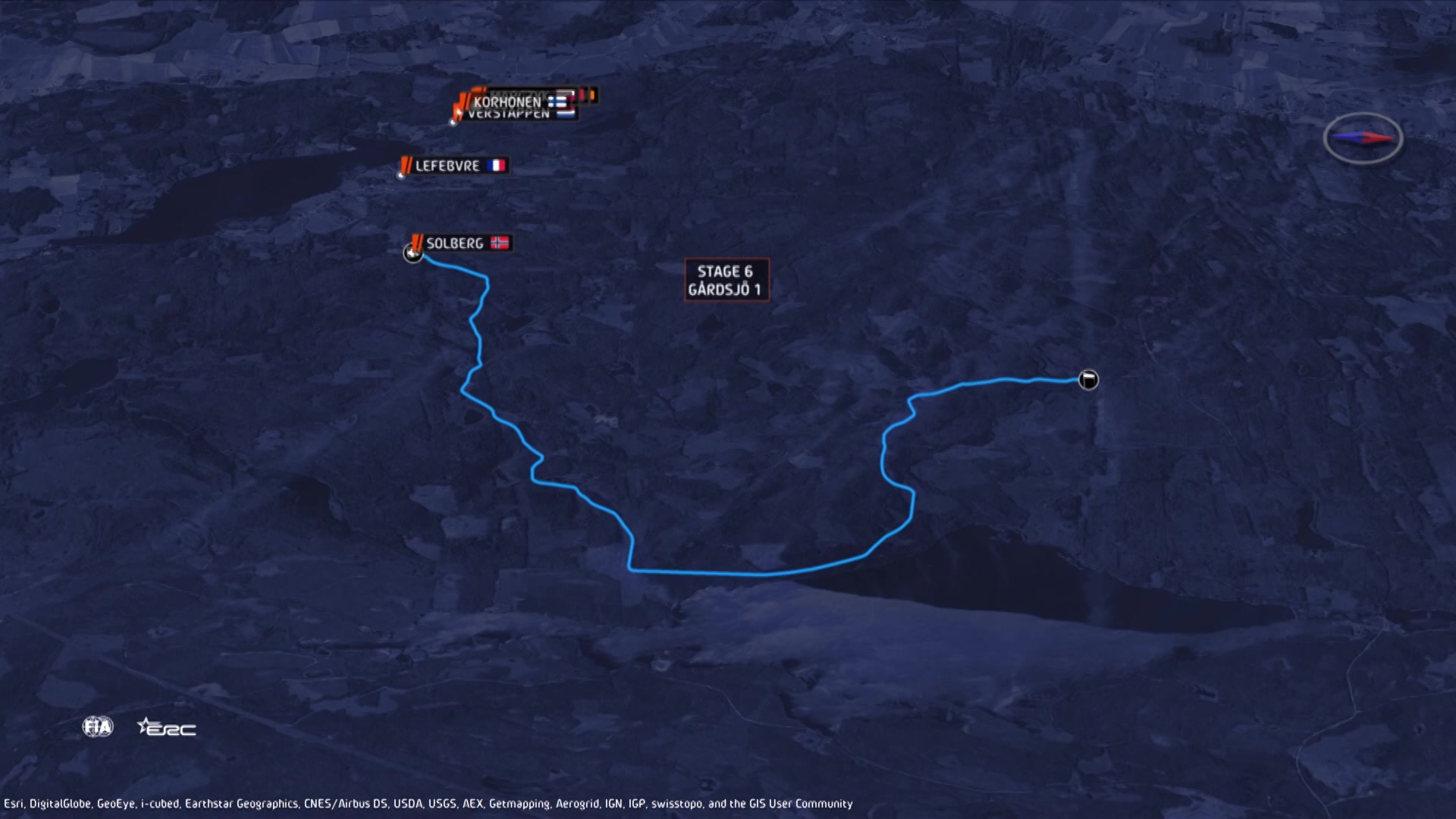1456x819 pixels.
Task: Select the finish flag marker on the route
Action: (1087, 380)
